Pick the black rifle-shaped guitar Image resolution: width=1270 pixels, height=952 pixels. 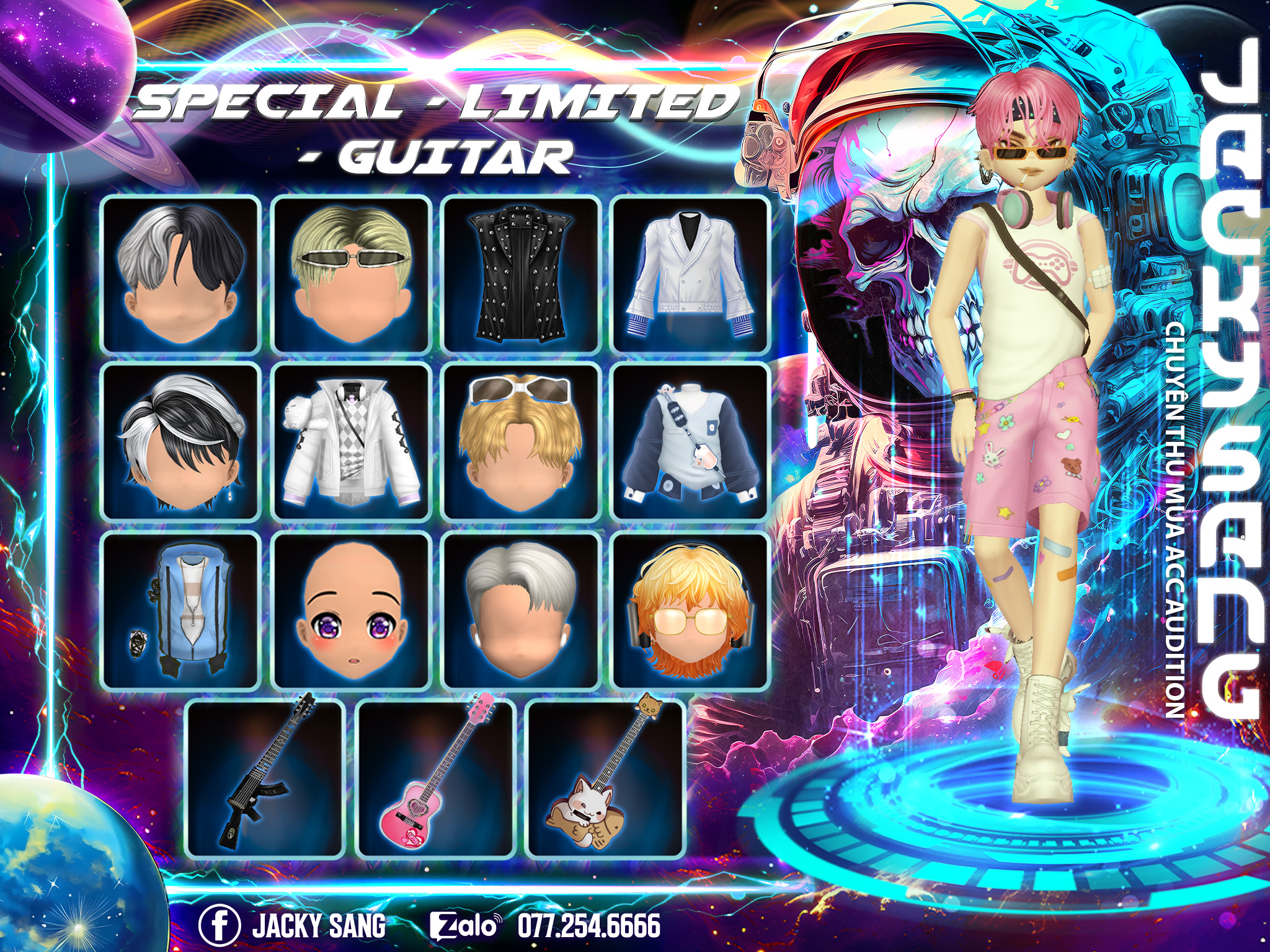coord(265,779)
